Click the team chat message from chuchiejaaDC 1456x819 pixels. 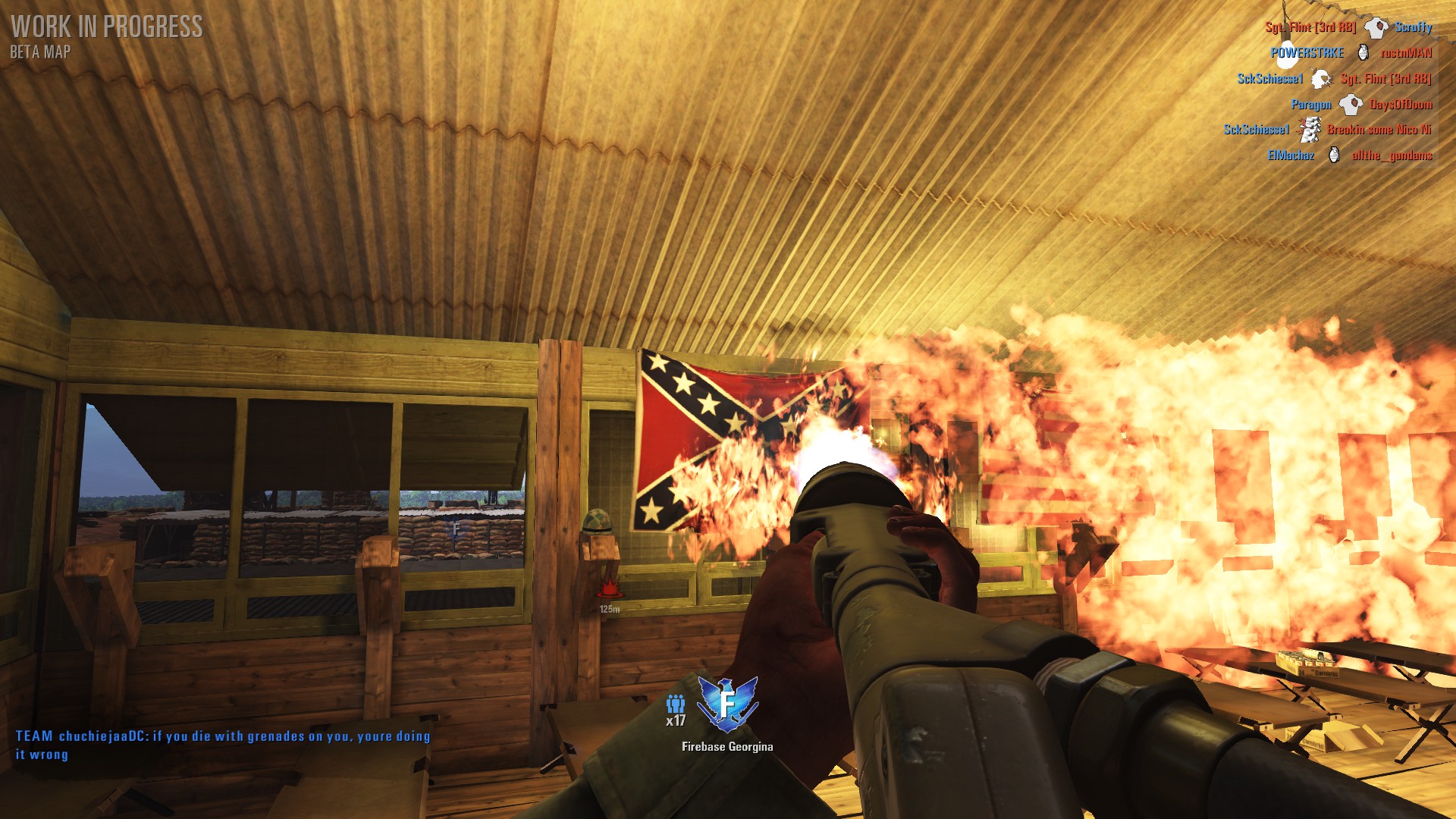[223, 745]
